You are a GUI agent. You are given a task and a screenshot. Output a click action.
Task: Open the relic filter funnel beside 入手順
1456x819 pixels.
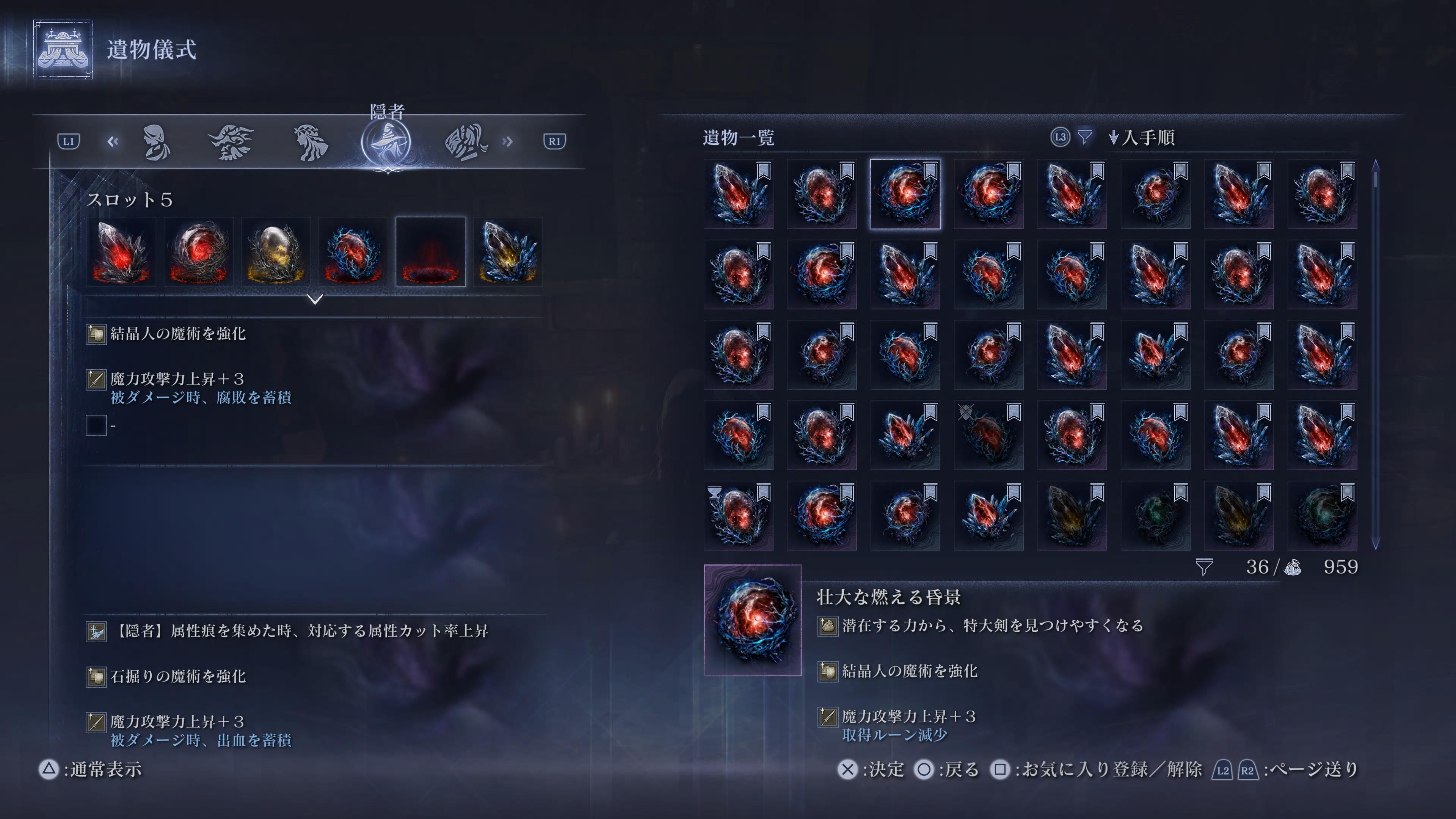coord(1084,137)
